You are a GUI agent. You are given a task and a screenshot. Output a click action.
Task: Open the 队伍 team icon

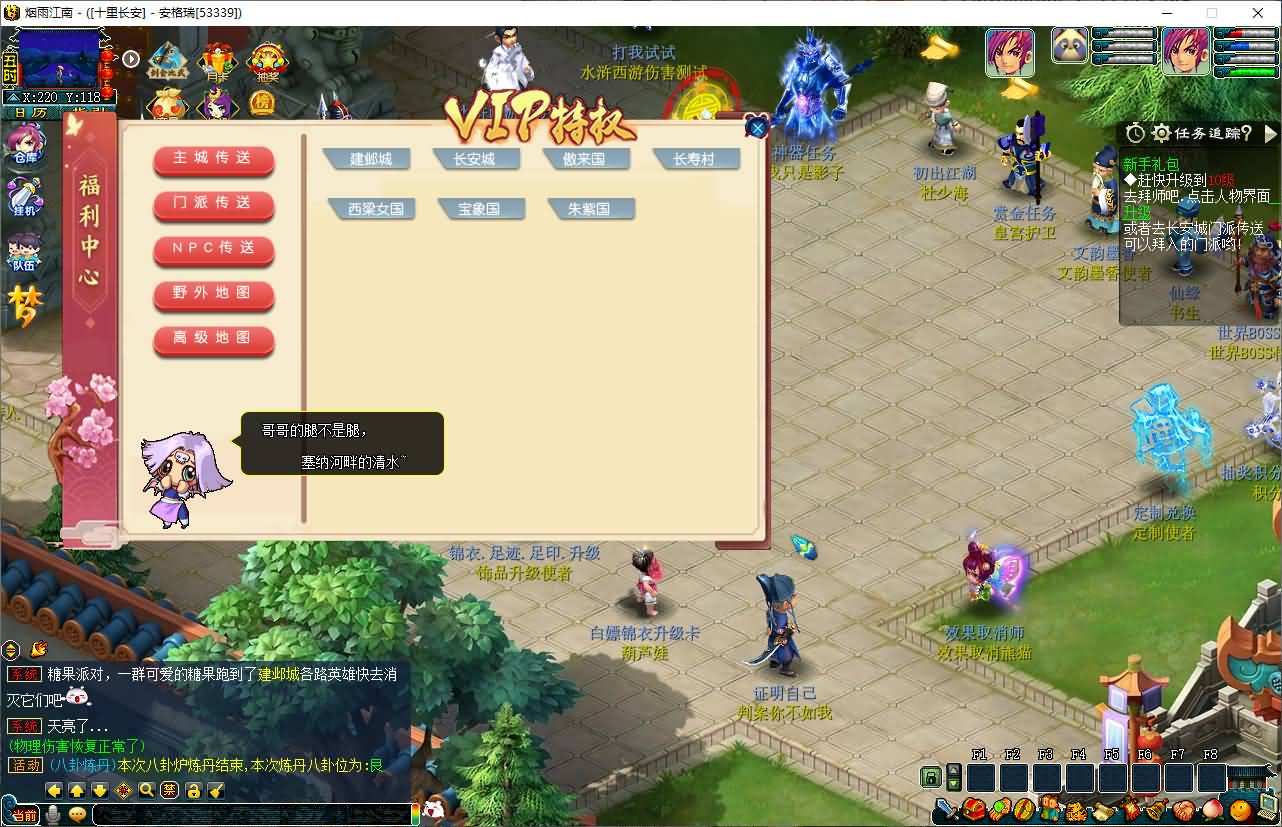(x=24, y=252)
